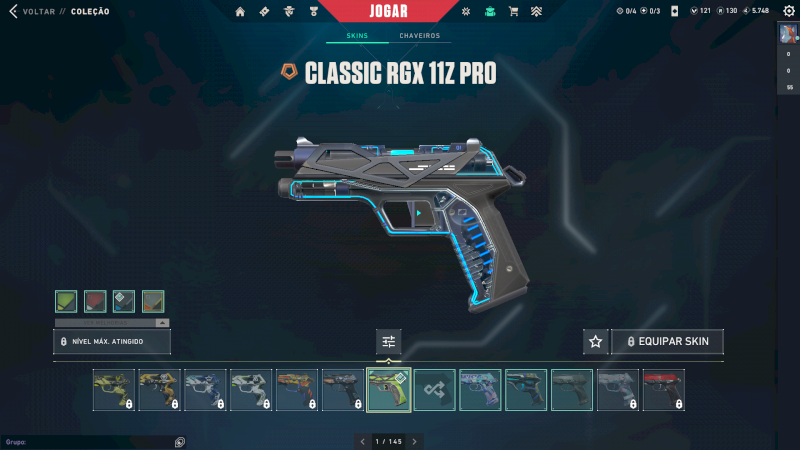Choose the green color variant swatch

(66, 301)
